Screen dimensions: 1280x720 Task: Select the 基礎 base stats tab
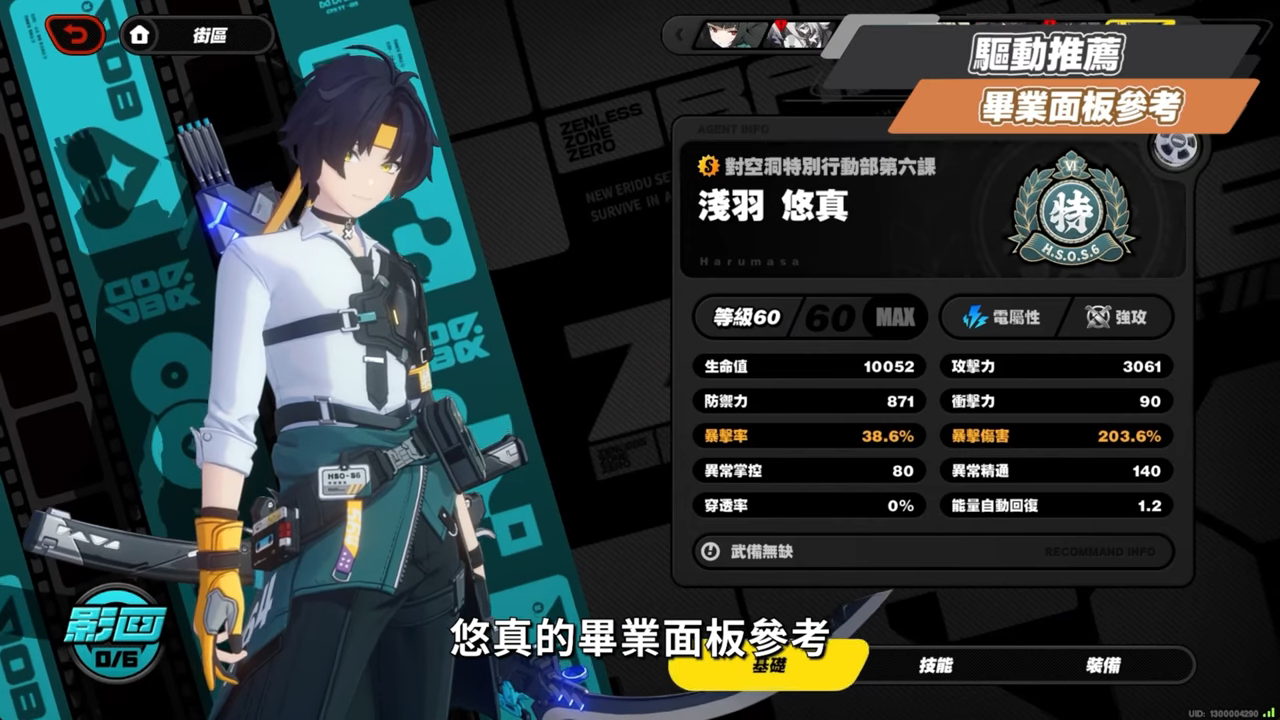[x=768, y=665]
